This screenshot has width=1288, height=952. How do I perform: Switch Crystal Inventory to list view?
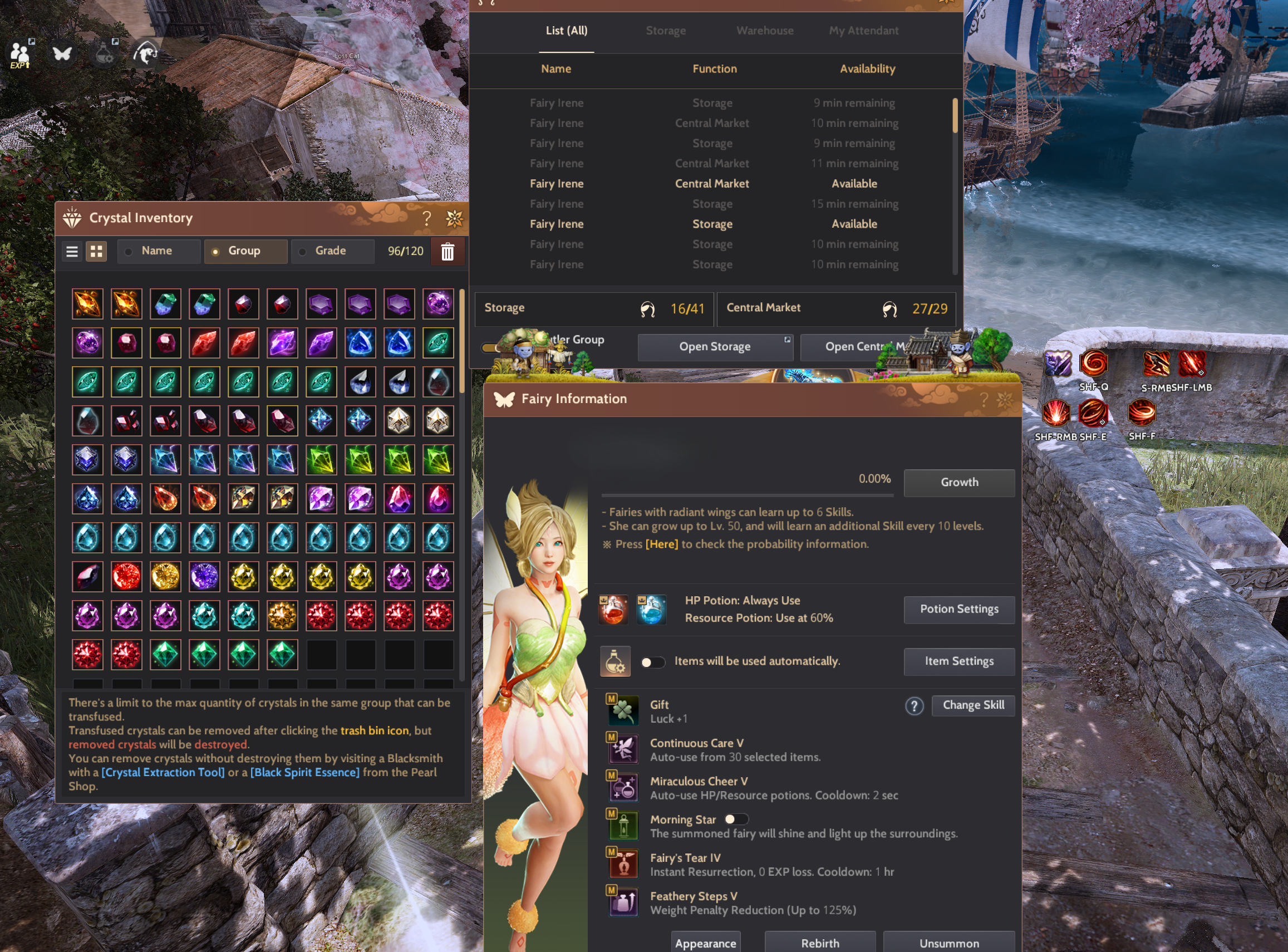pos(71,251)
